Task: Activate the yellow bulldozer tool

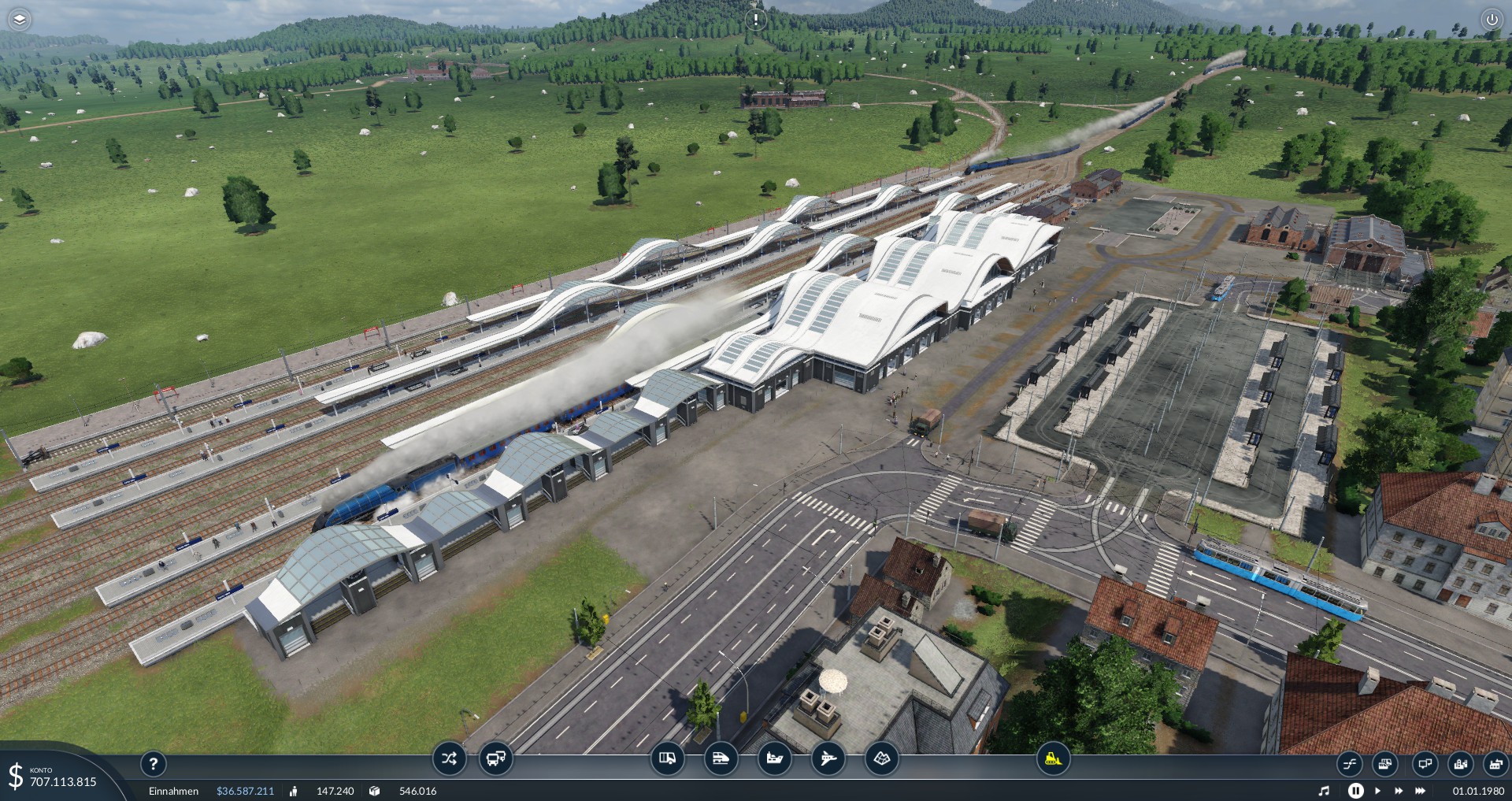Action: [1052, 758]
